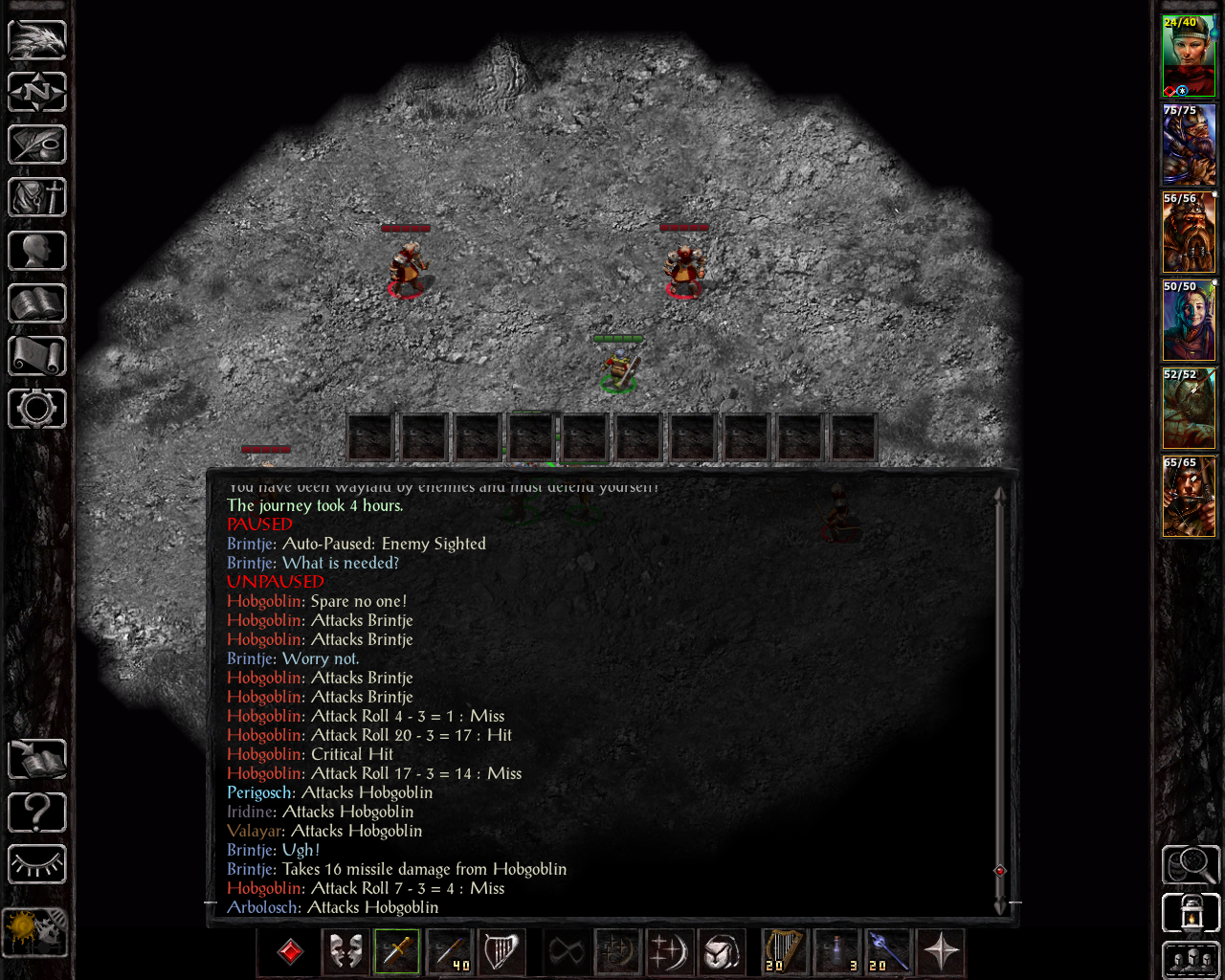The width and height of the screenshot is (1225, 980).
Task: Open the area map with the compass button
Action: tap(37, 92)
